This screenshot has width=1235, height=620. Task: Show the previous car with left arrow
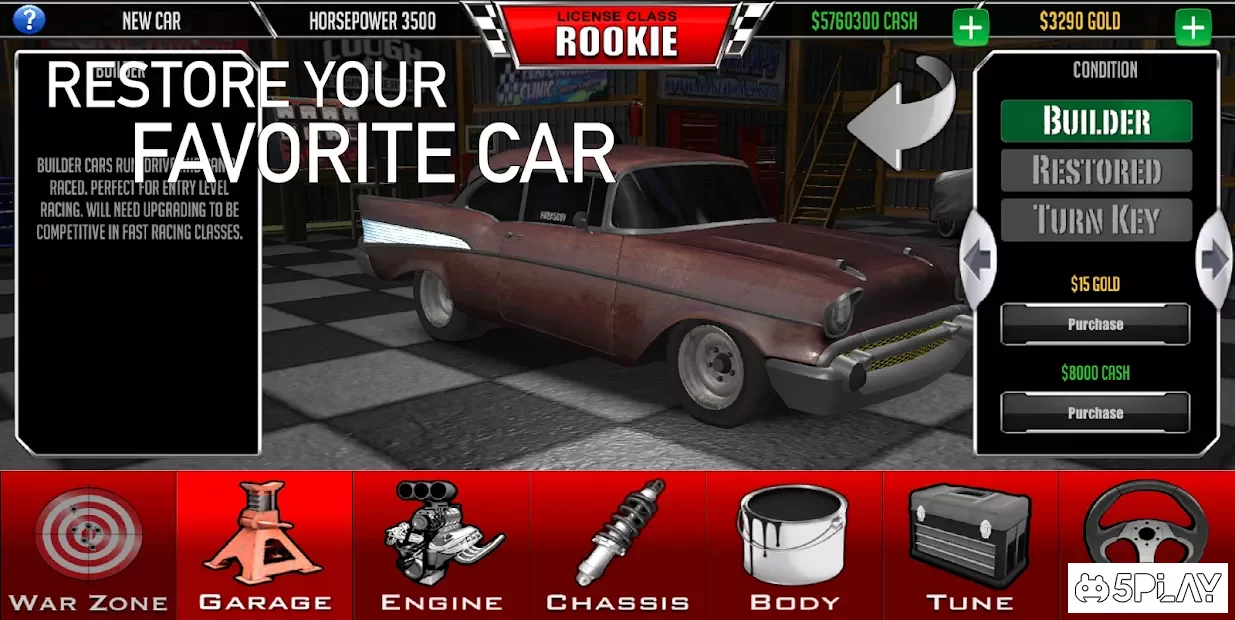(978, 261)
